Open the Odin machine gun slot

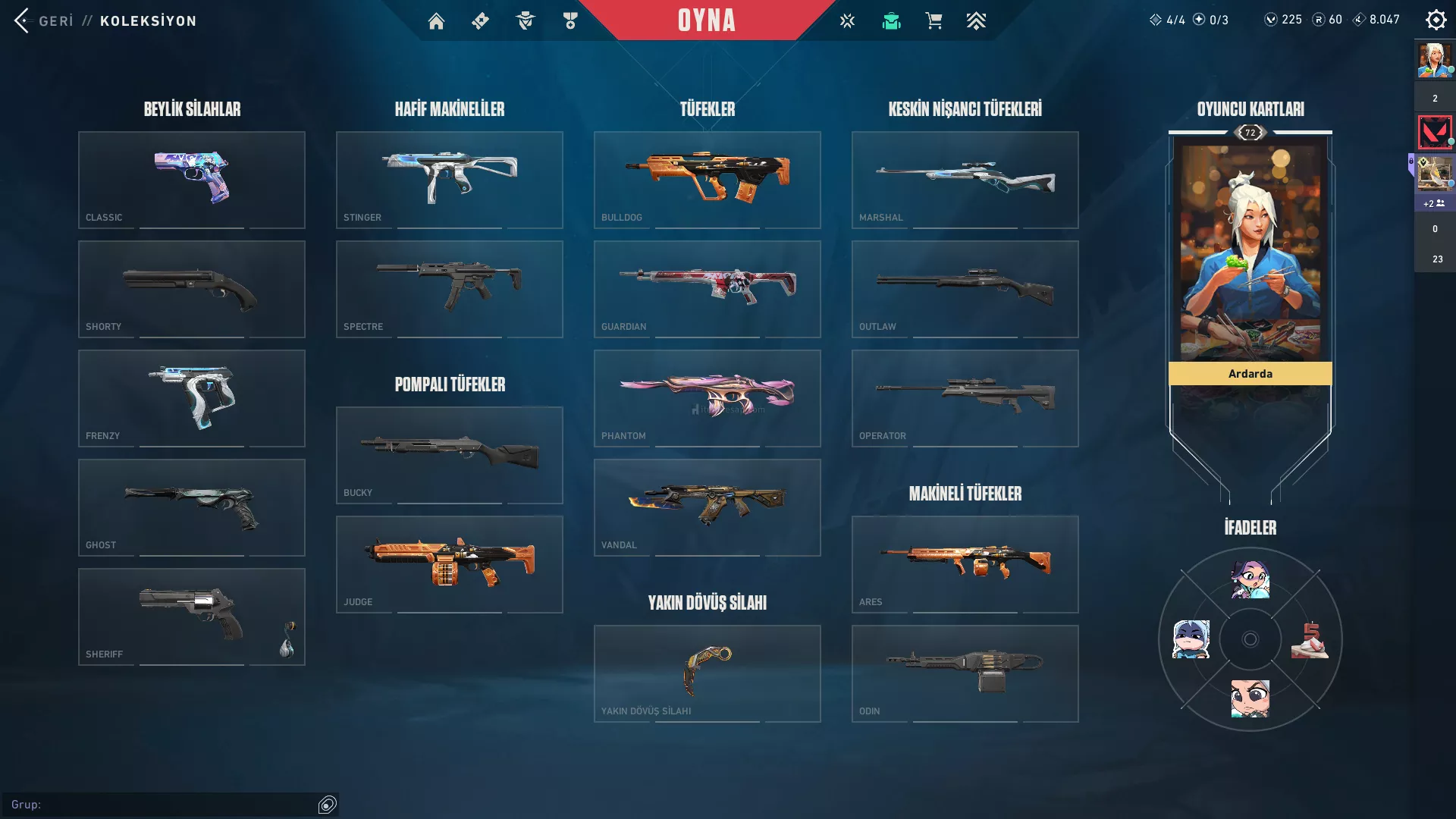point(965,673)
